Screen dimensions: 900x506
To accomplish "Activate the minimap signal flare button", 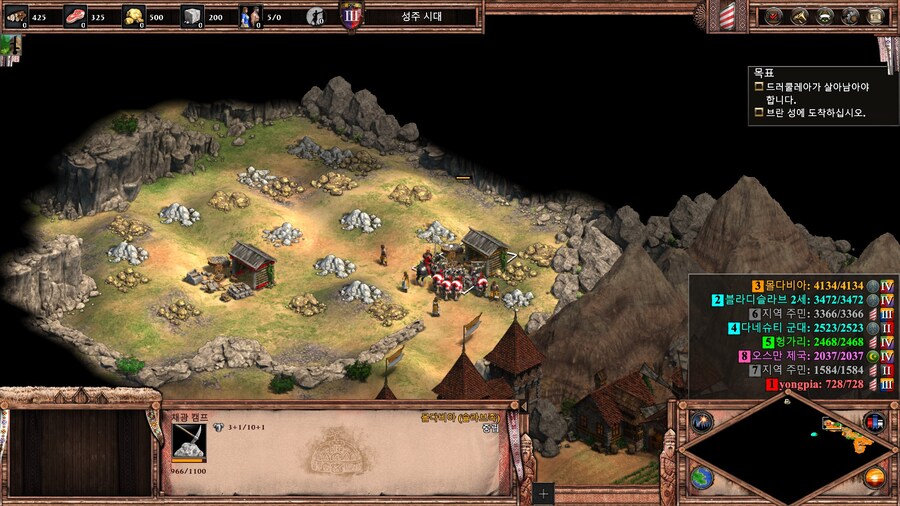I will (700, 421).
